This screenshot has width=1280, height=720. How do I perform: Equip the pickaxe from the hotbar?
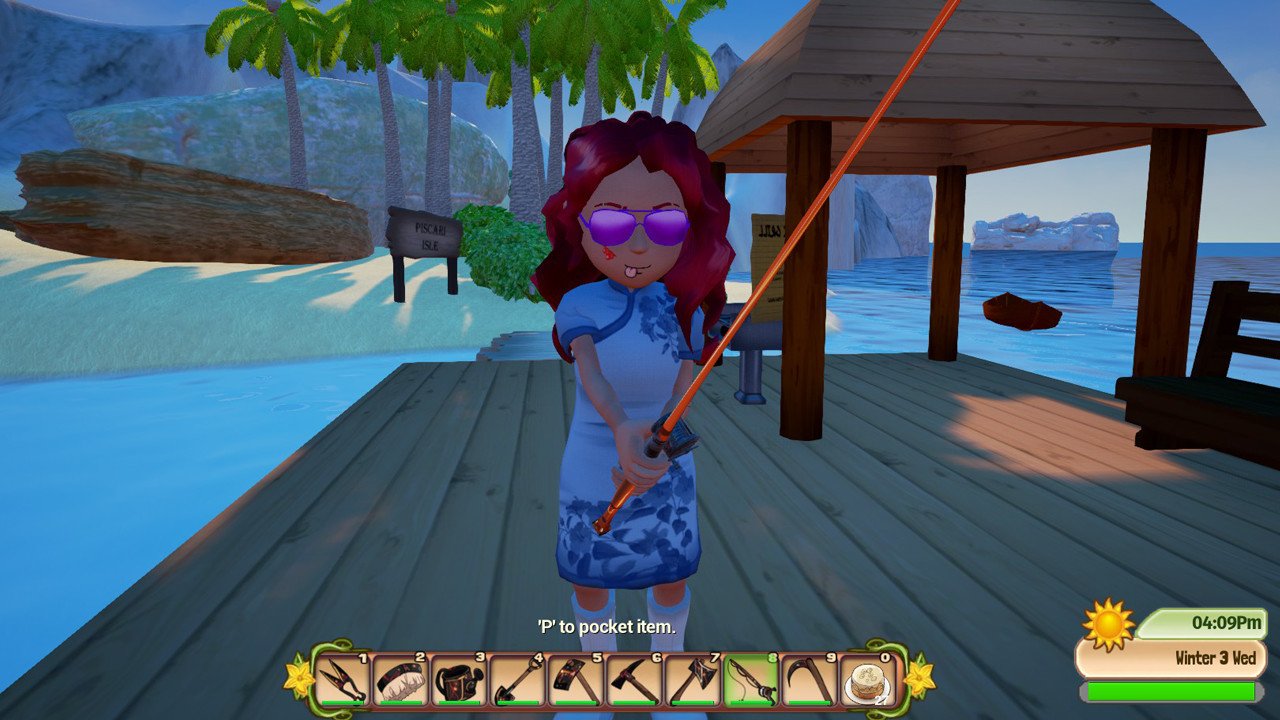pos(635,680)
